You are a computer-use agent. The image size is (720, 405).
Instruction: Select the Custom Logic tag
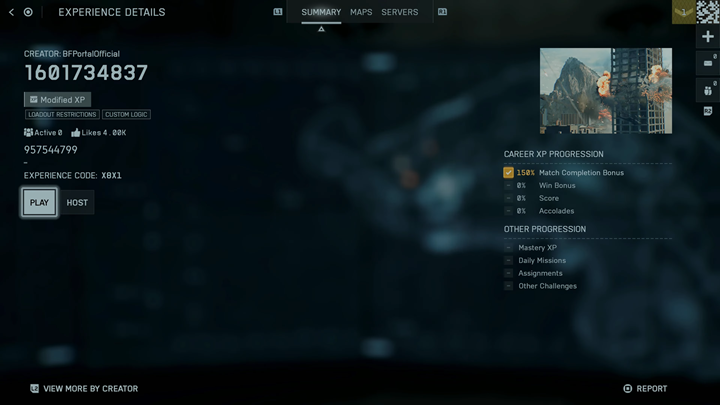126,115
